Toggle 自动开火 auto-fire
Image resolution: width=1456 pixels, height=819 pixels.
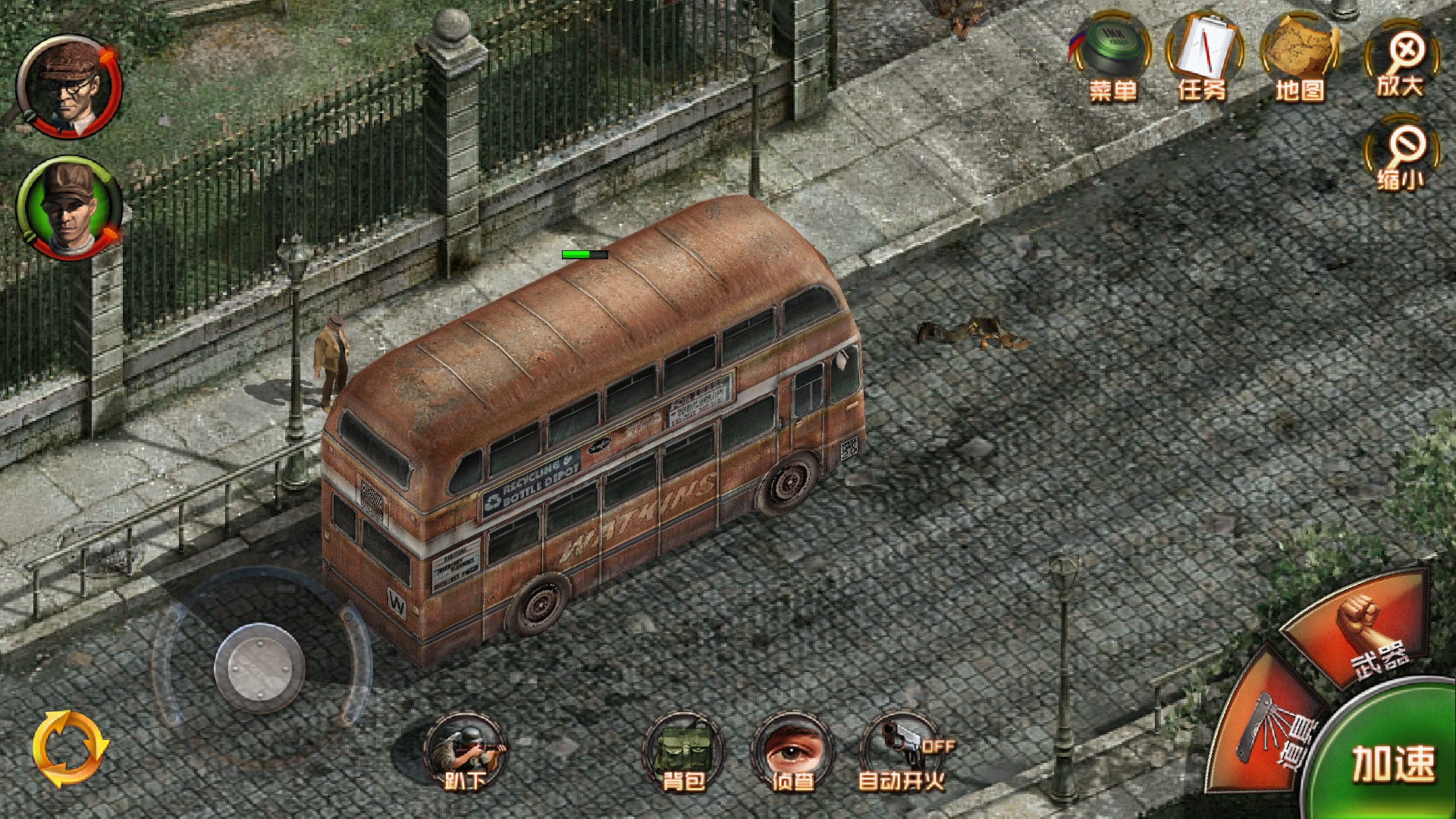902,751
